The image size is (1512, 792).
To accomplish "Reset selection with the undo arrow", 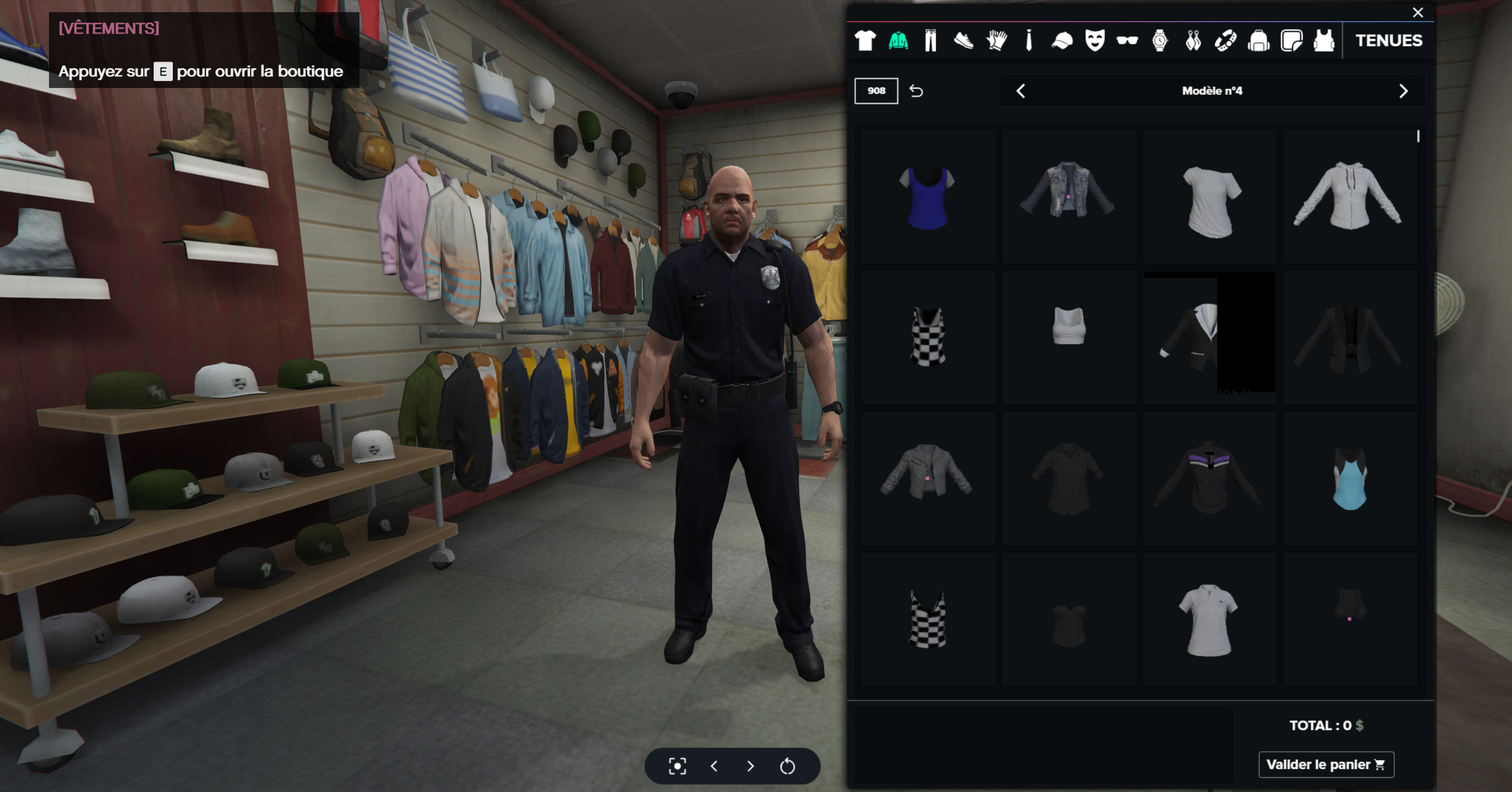I will (x=916, y=91).
